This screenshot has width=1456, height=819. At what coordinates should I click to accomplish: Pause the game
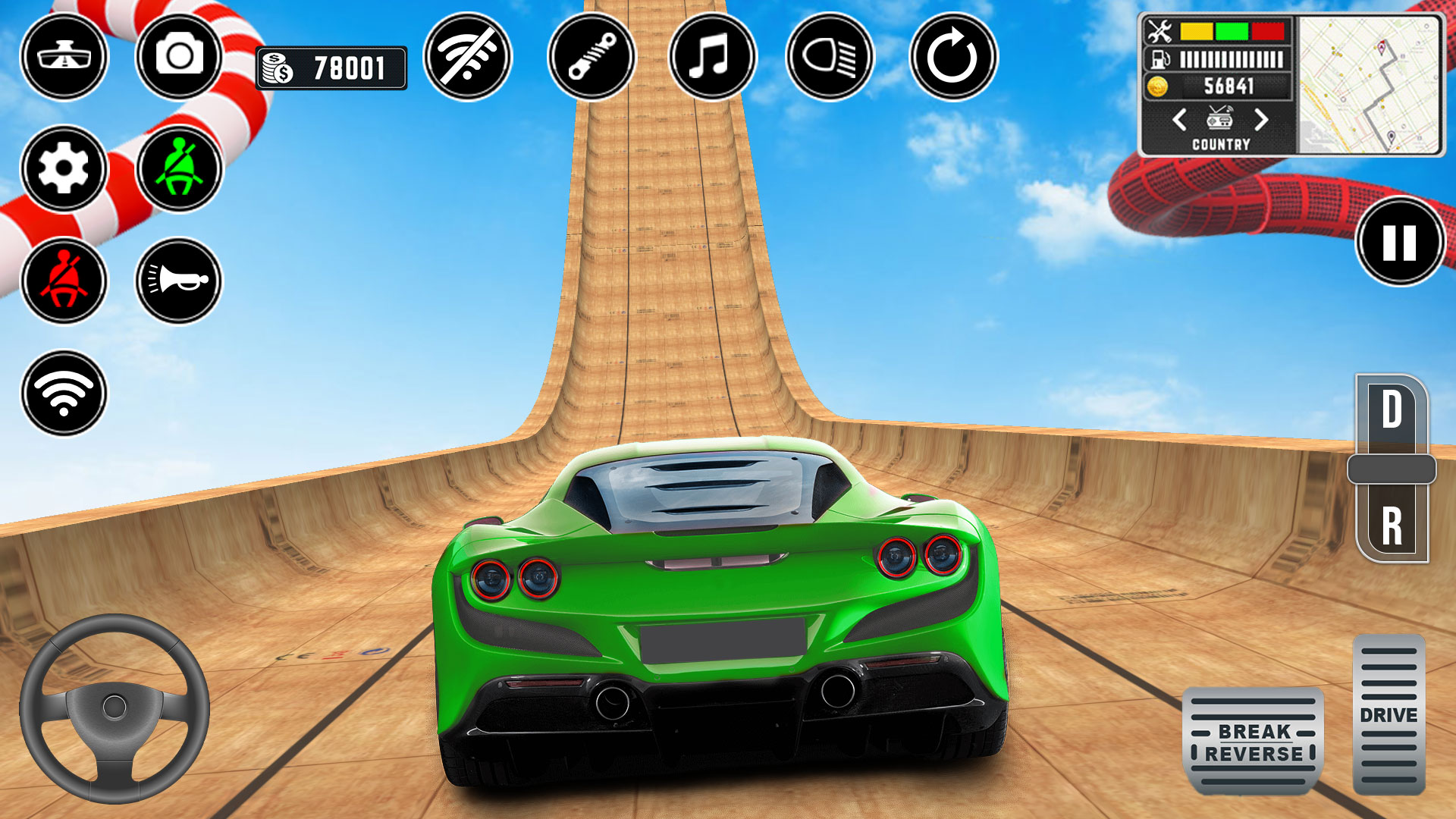tap(1400, 242)
